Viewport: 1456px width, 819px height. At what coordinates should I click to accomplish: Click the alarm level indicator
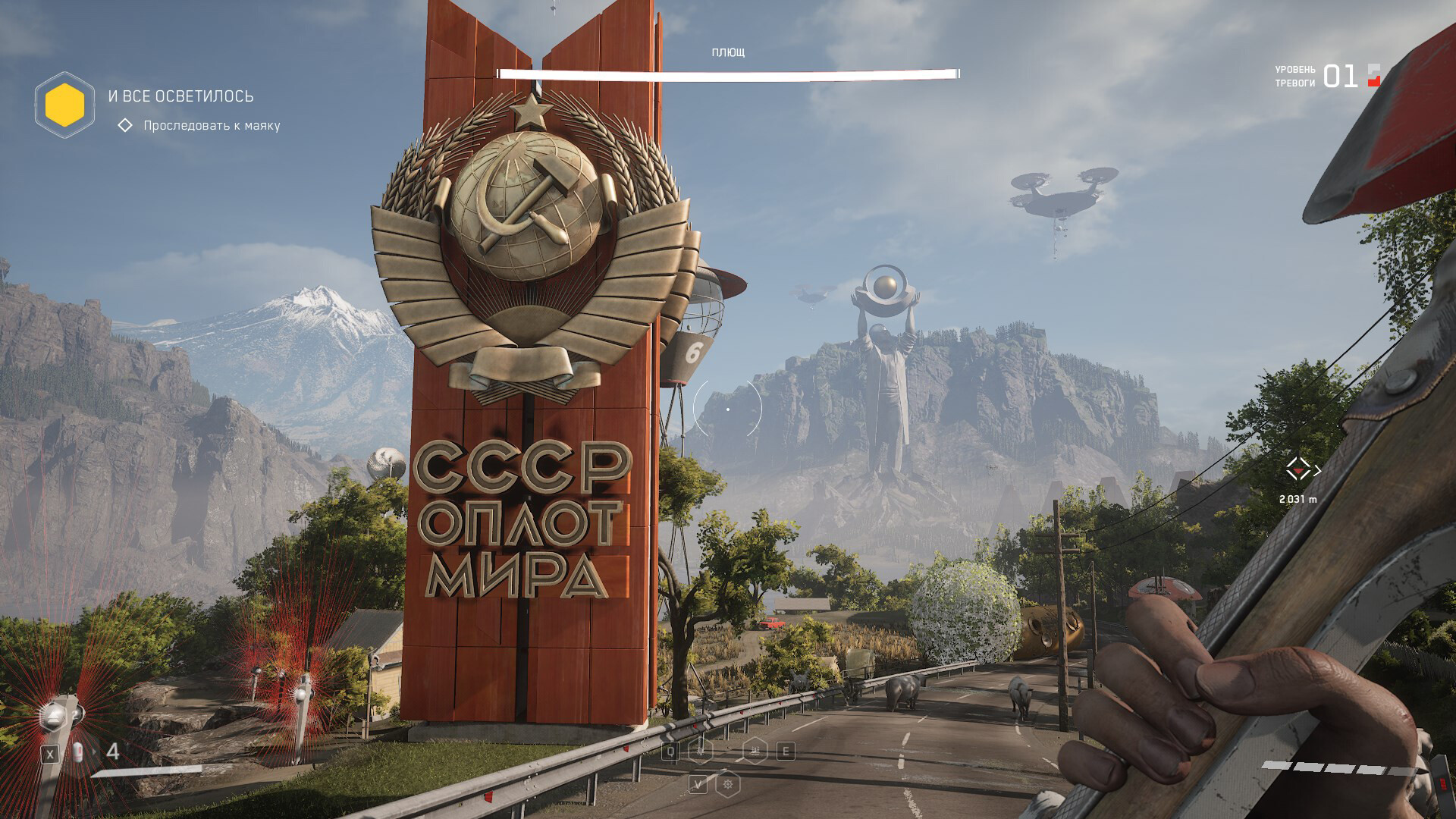(x=1339, y=76)
